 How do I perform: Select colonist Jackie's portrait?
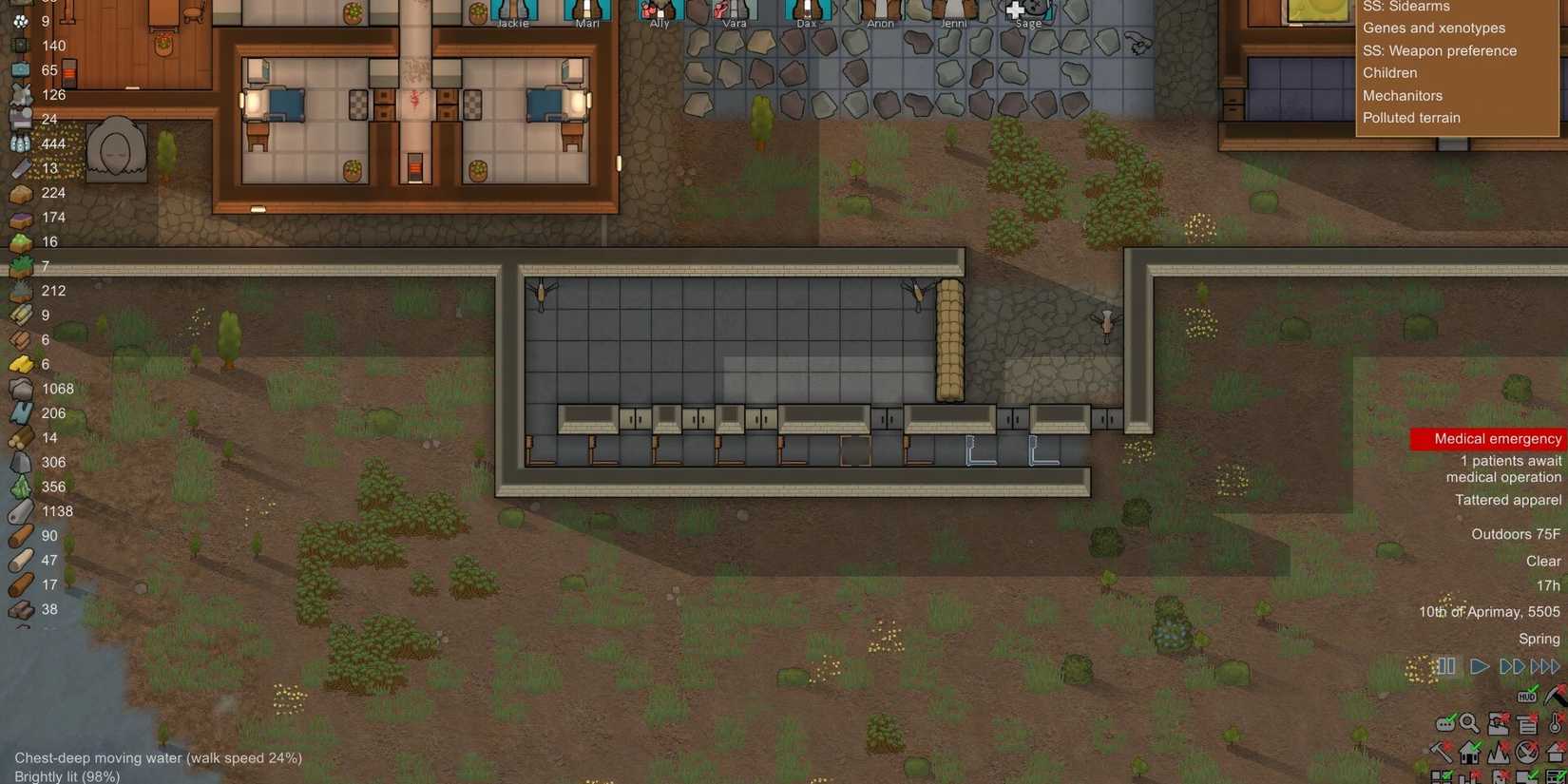click(512, 8)
